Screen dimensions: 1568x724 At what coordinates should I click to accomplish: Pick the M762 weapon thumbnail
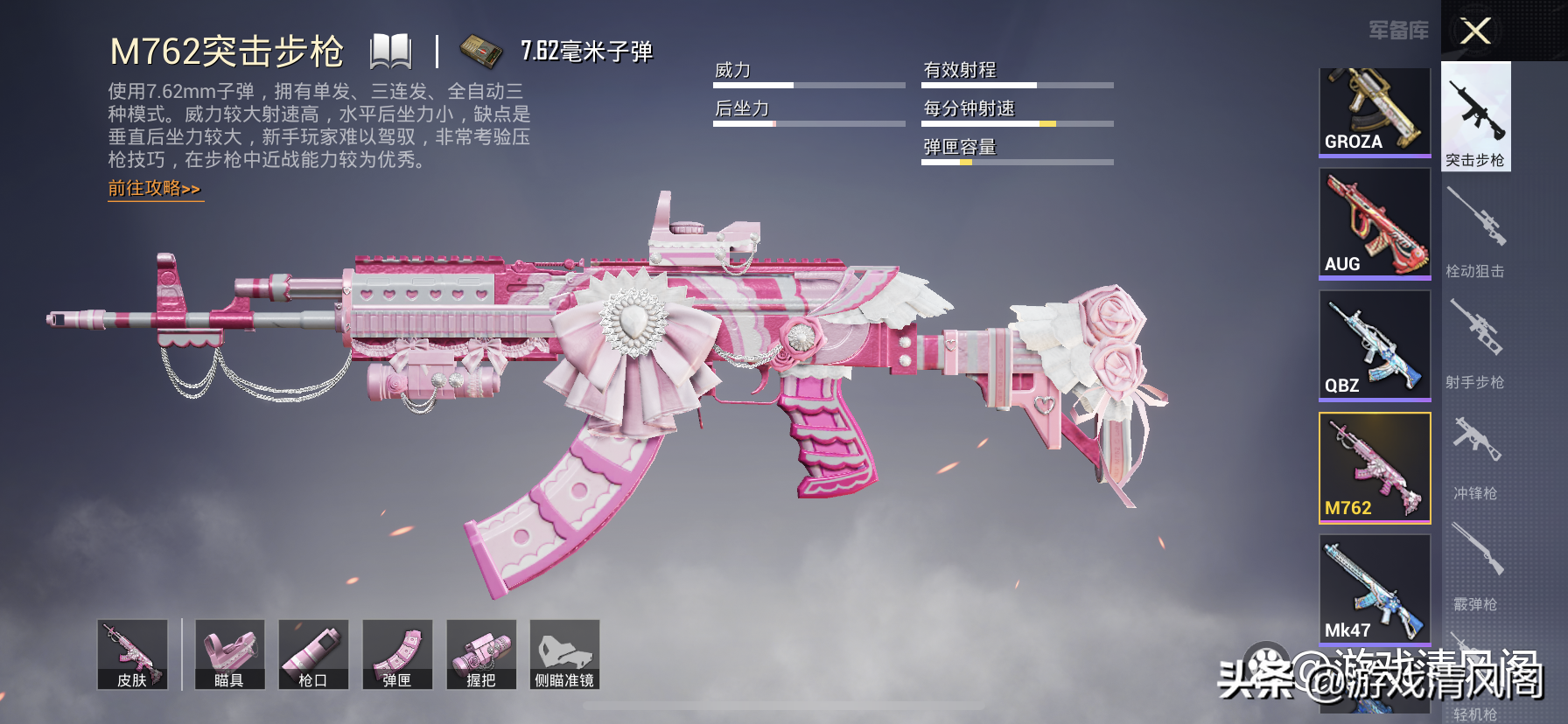point(1374,468)
